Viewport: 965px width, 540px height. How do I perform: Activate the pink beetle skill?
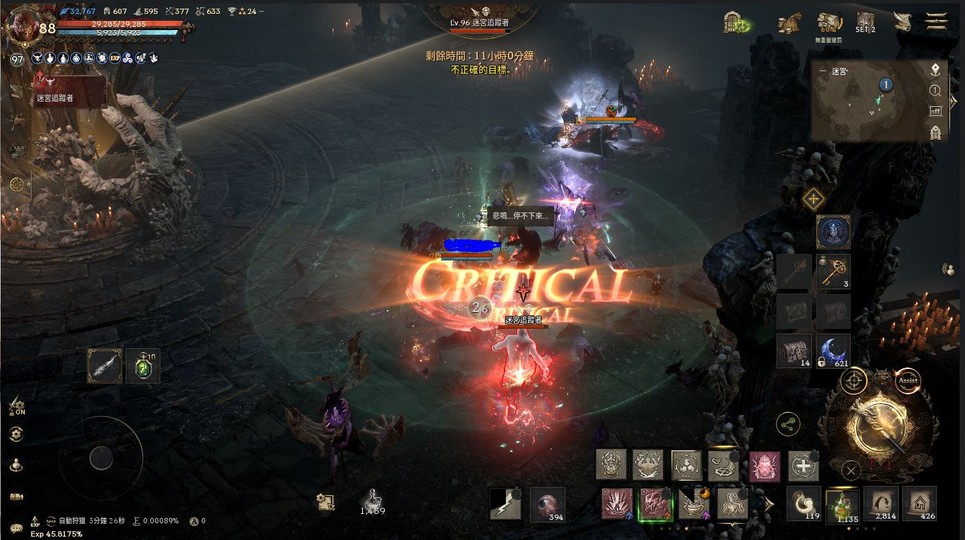pos(765,465)
